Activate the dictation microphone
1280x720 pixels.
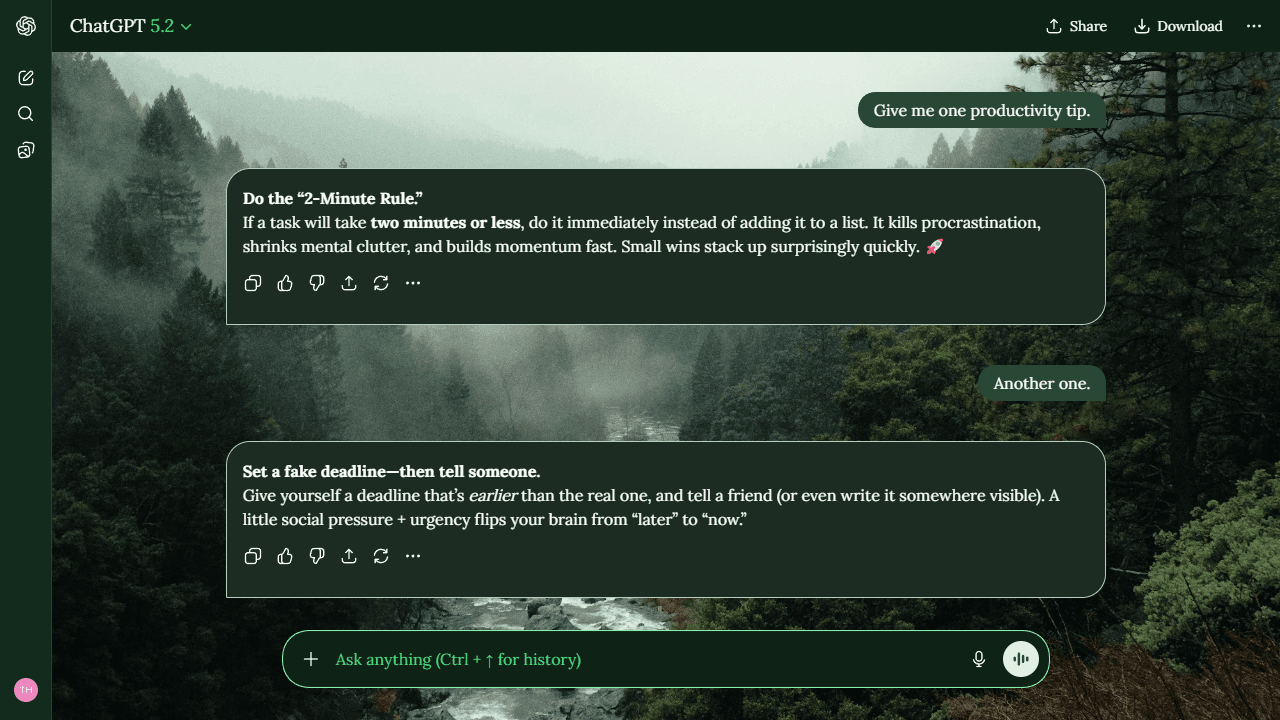[x=978, y=659]
